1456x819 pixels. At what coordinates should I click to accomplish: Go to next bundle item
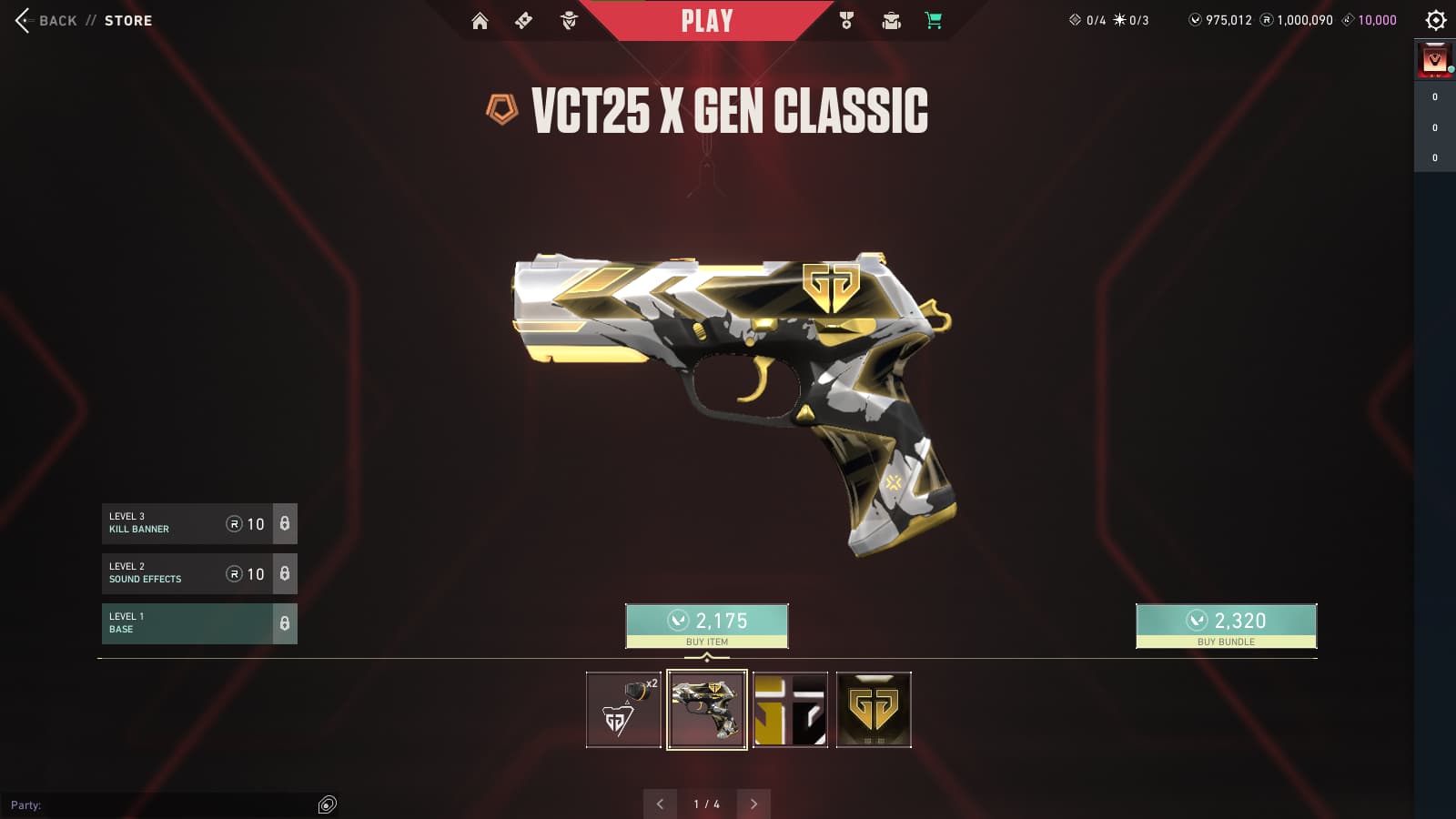click(753, 804)
